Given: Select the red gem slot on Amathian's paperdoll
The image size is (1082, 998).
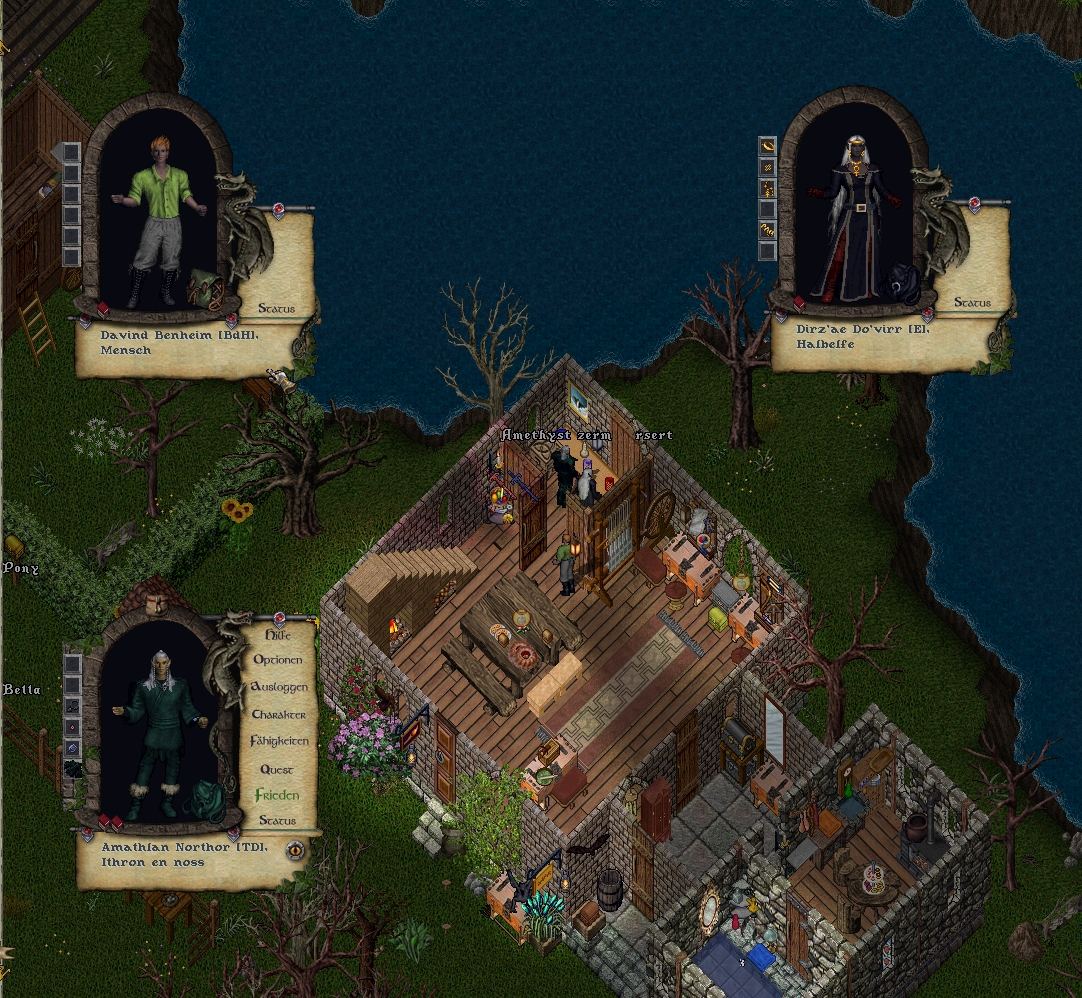Looking at the screenshot, I should coord(73,727).
